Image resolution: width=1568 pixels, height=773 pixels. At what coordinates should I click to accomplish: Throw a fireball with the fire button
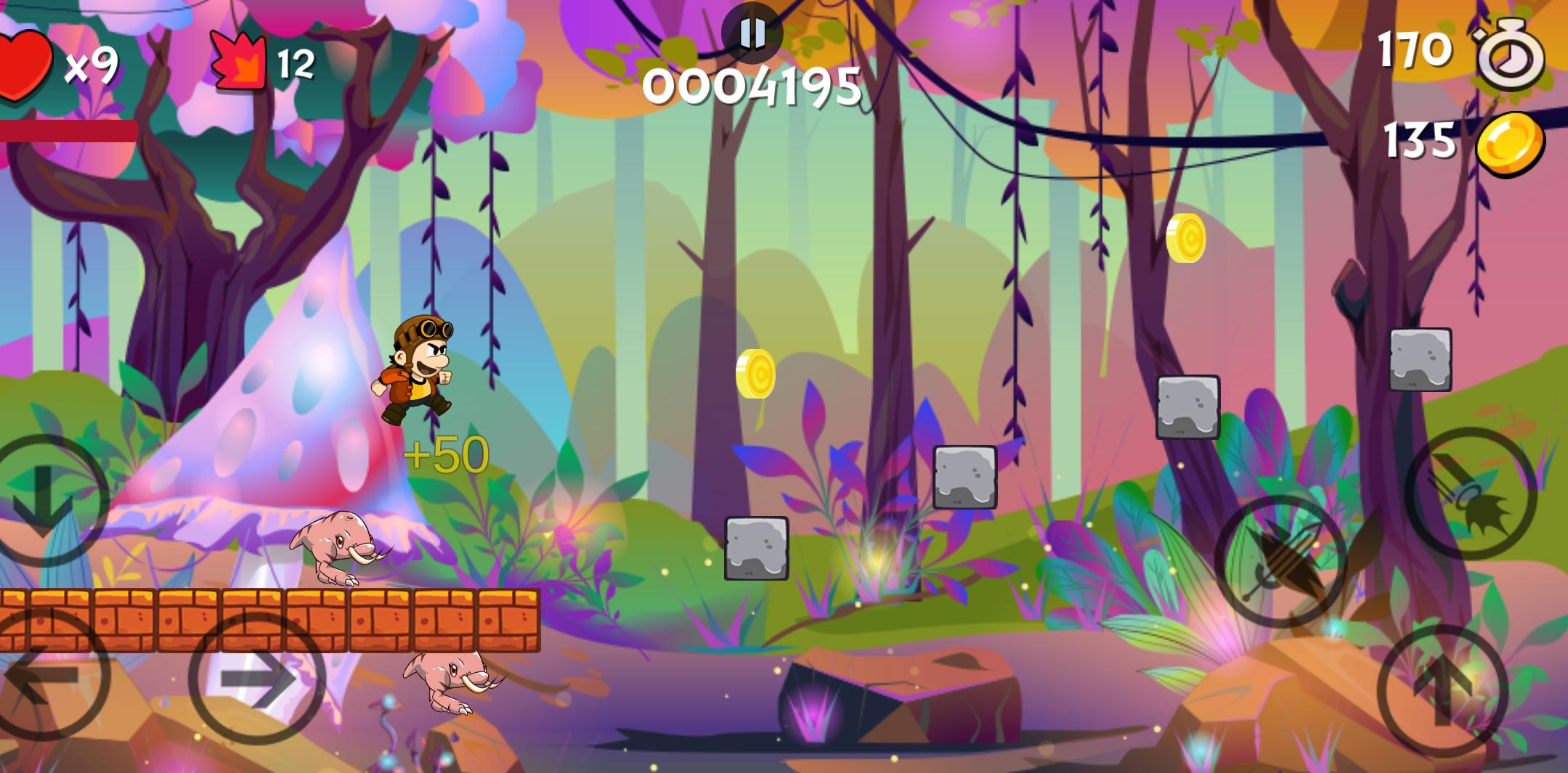[x=1470, y=494]
